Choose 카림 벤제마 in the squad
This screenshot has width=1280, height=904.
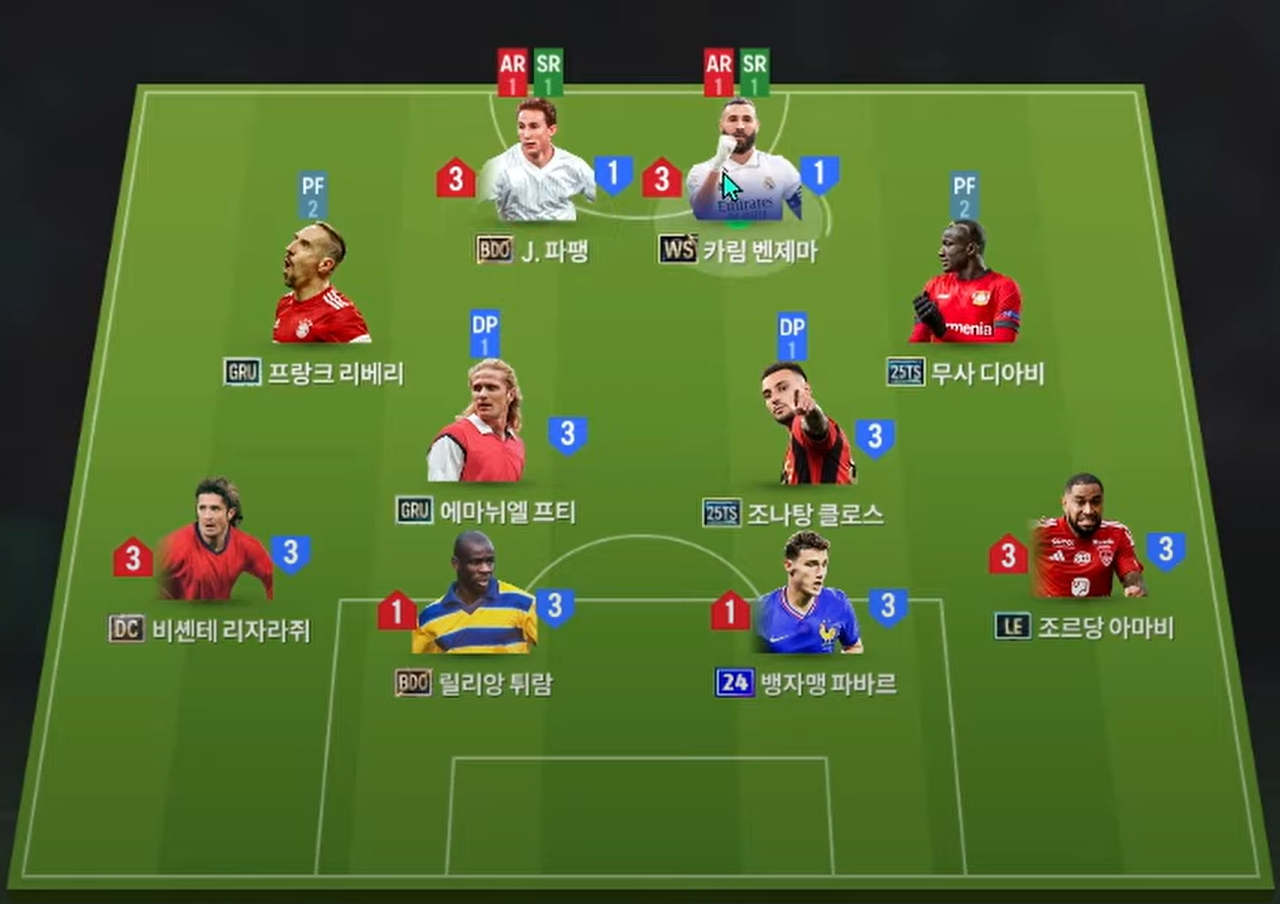743,168
